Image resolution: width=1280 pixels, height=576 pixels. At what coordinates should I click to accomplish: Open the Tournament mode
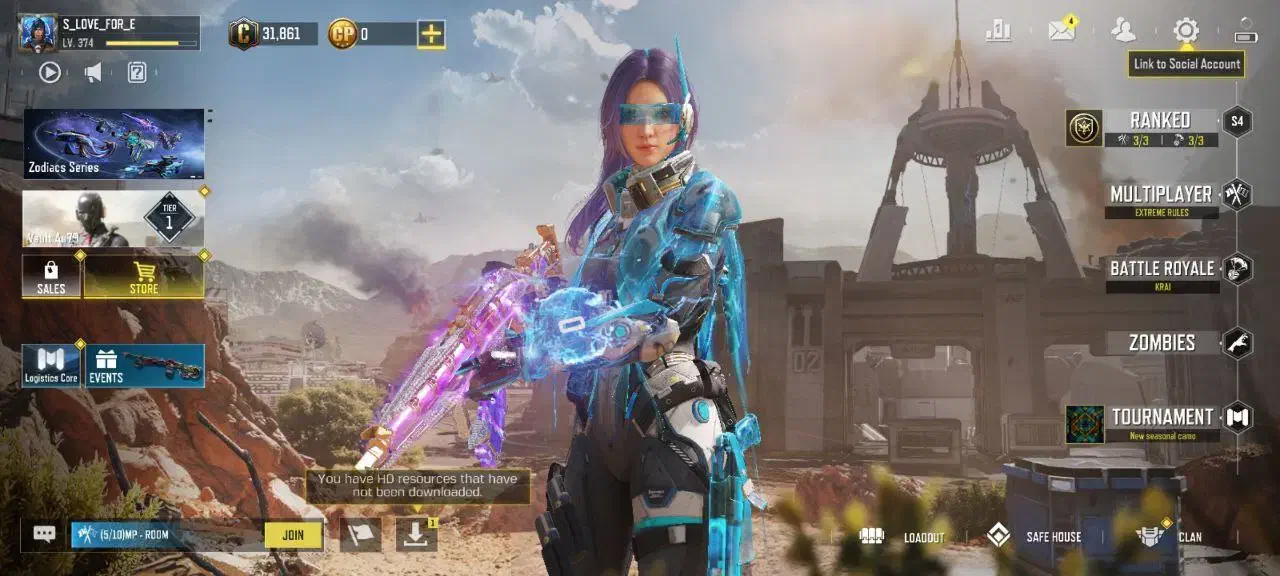(x=1162, y=419)
